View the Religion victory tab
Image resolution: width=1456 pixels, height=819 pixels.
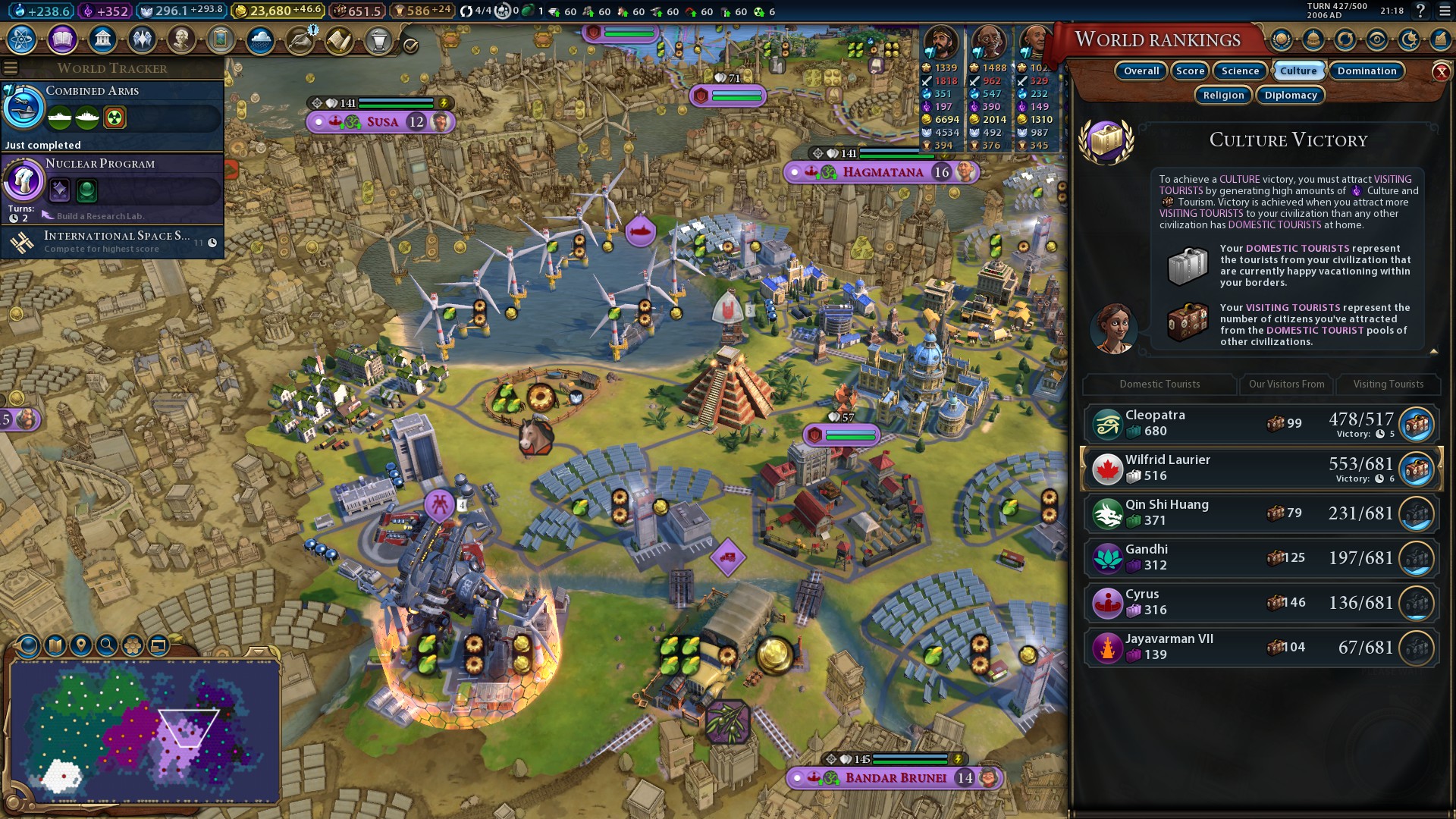[1223, 96]
